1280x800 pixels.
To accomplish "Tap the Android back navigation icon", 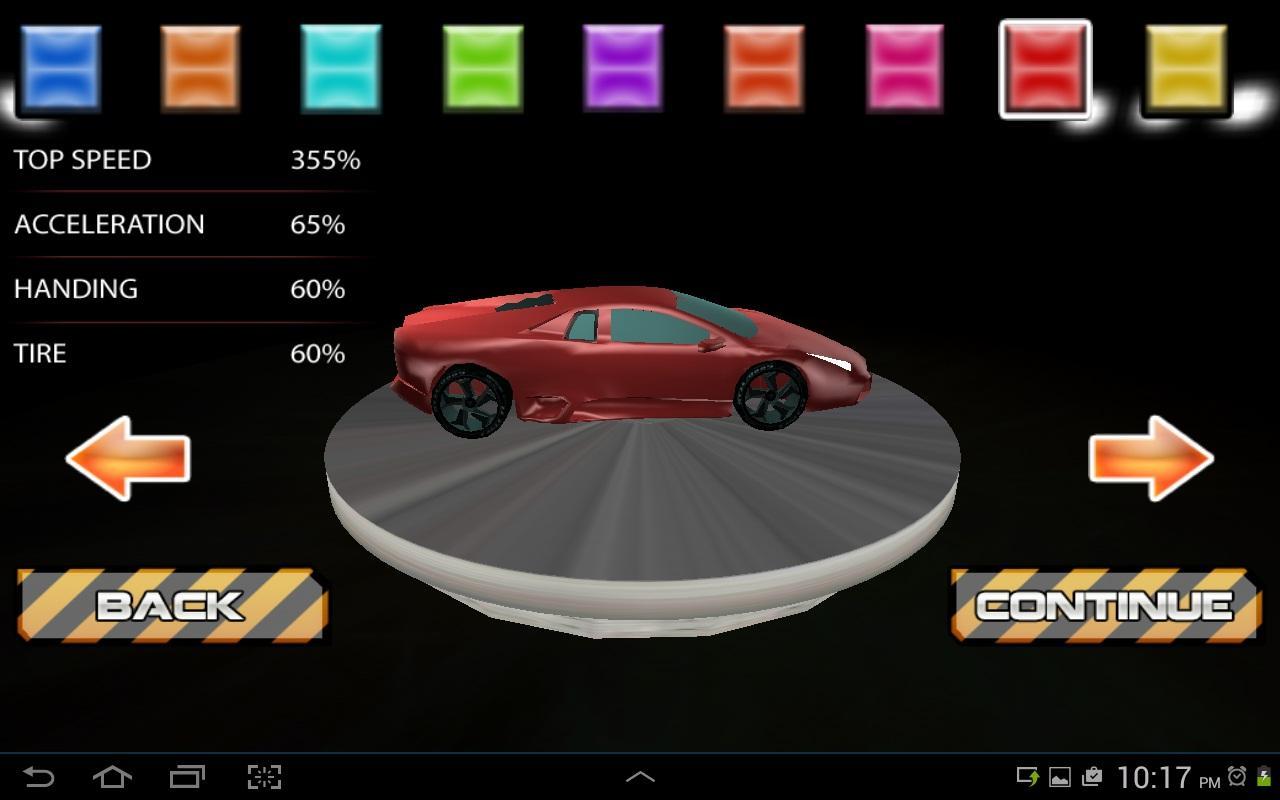I will pos(36,775).
